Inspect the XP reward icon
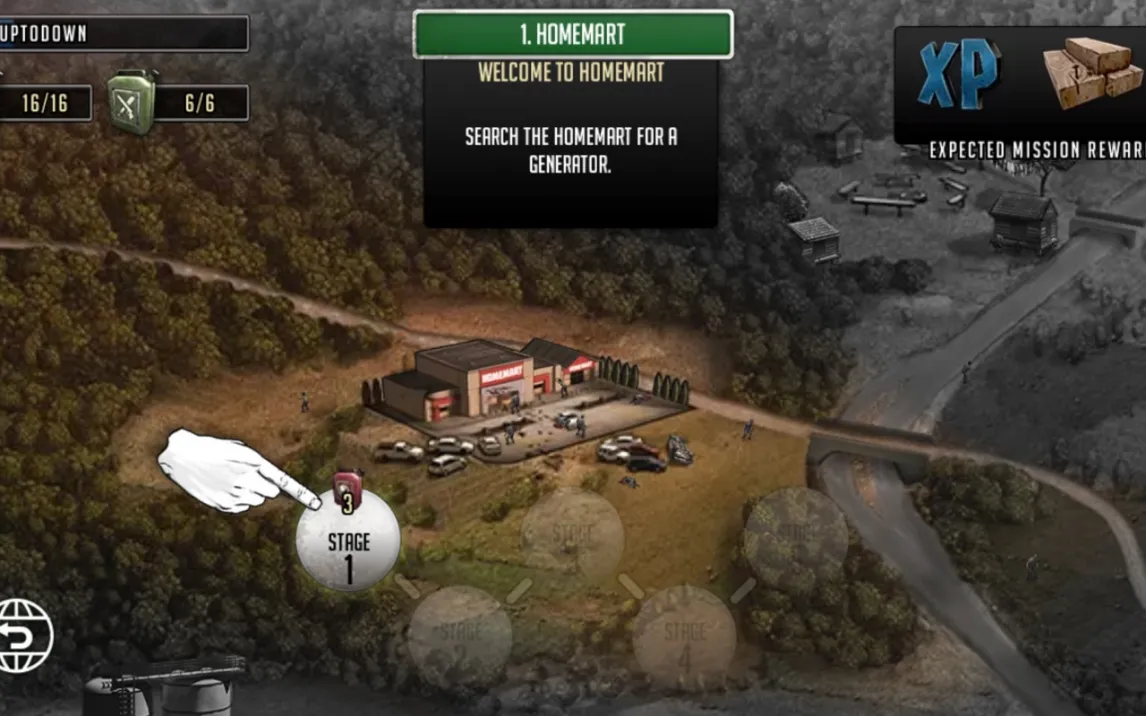 (x=958, y=76)
